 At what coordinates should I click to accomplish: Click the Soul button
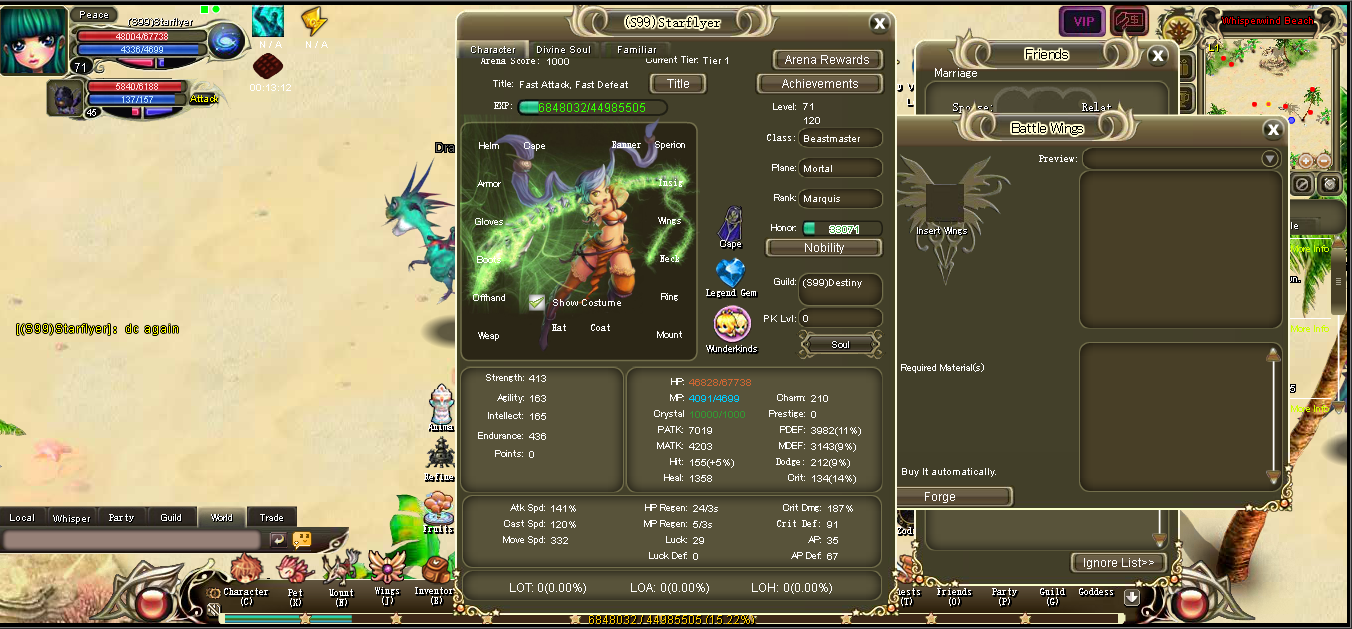click(840, 345)
